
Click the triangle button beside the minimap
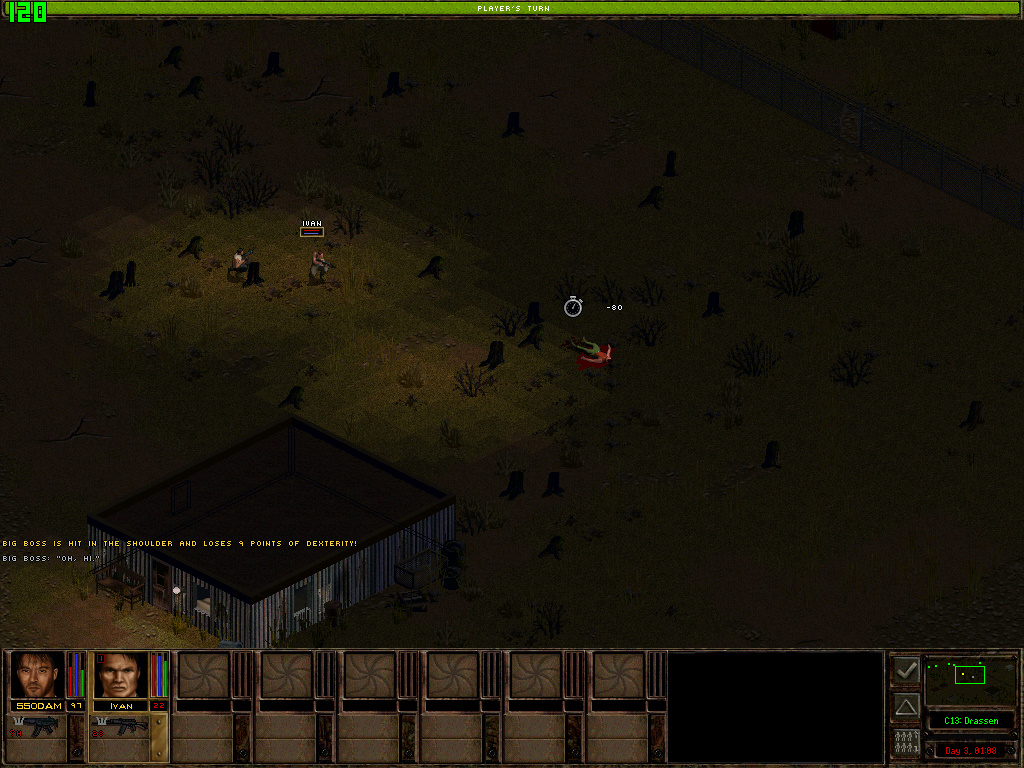907,706
